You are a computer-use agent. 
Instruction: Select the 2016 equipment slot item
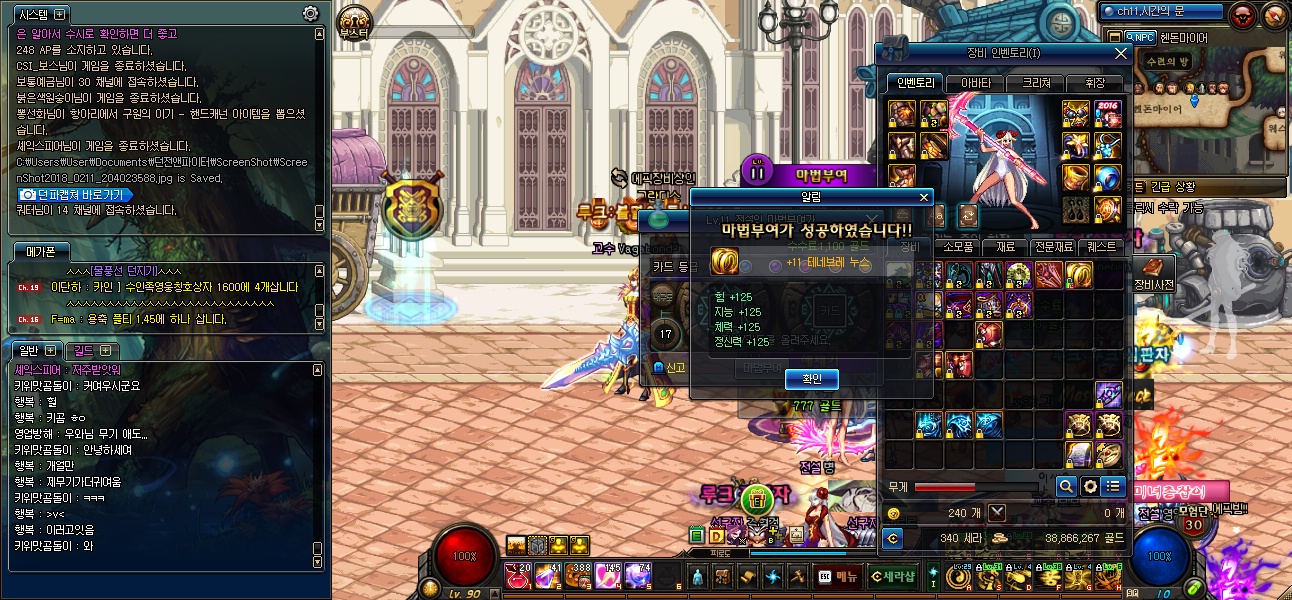pyautogui.click(x=1107, y=114)
